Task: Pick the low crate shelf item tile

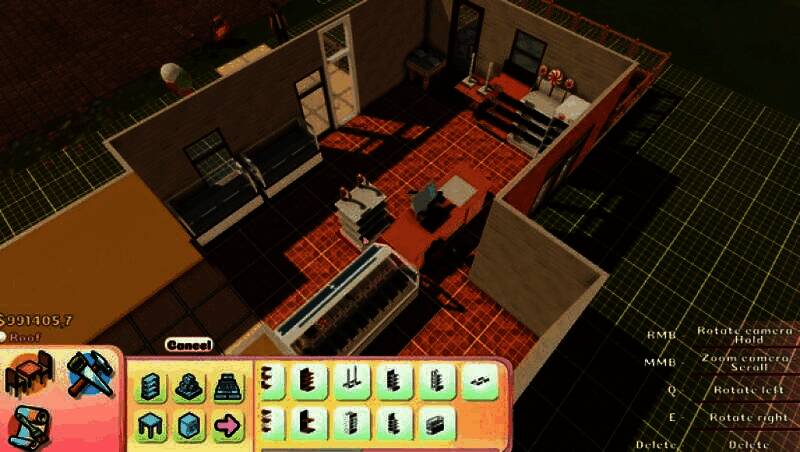Action: tap(437, 423)
